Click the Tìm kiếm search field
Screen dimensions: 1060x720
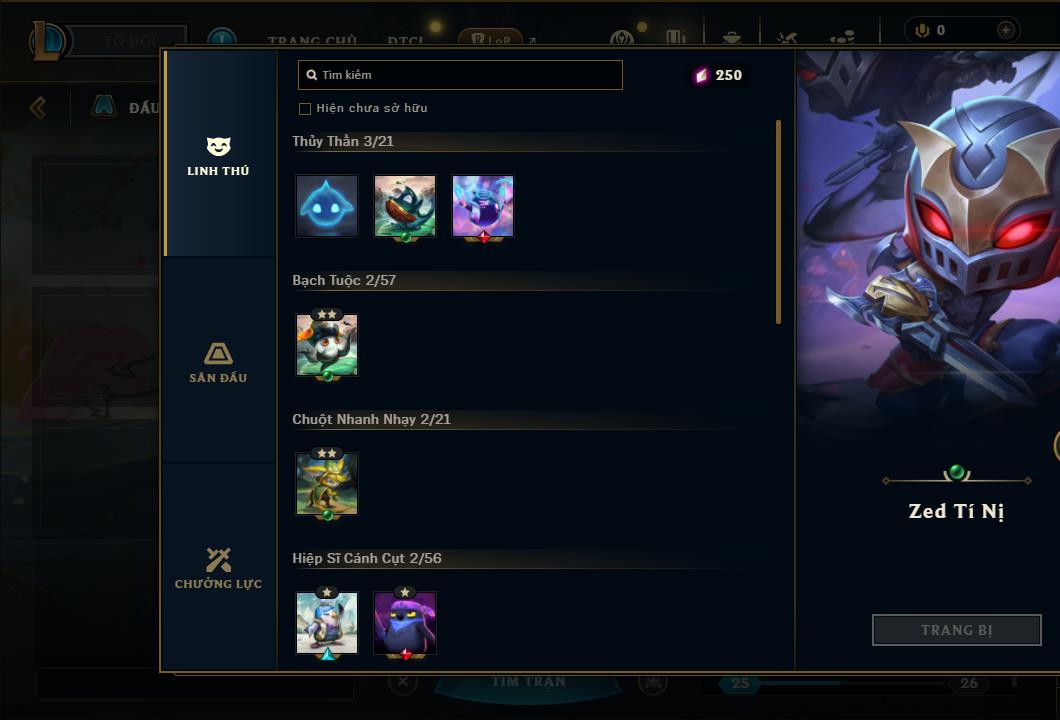point(460,75)
